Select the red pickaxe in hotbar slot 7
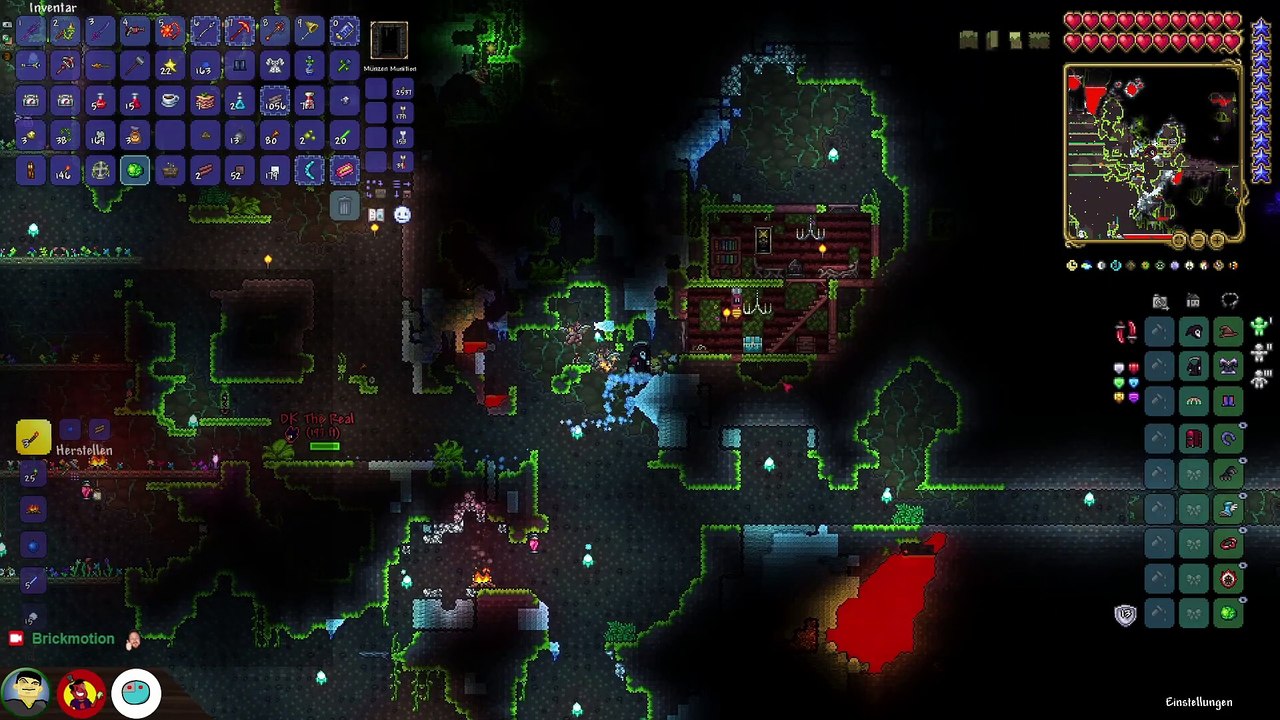The image size is (1280, 720). (239, 31)
